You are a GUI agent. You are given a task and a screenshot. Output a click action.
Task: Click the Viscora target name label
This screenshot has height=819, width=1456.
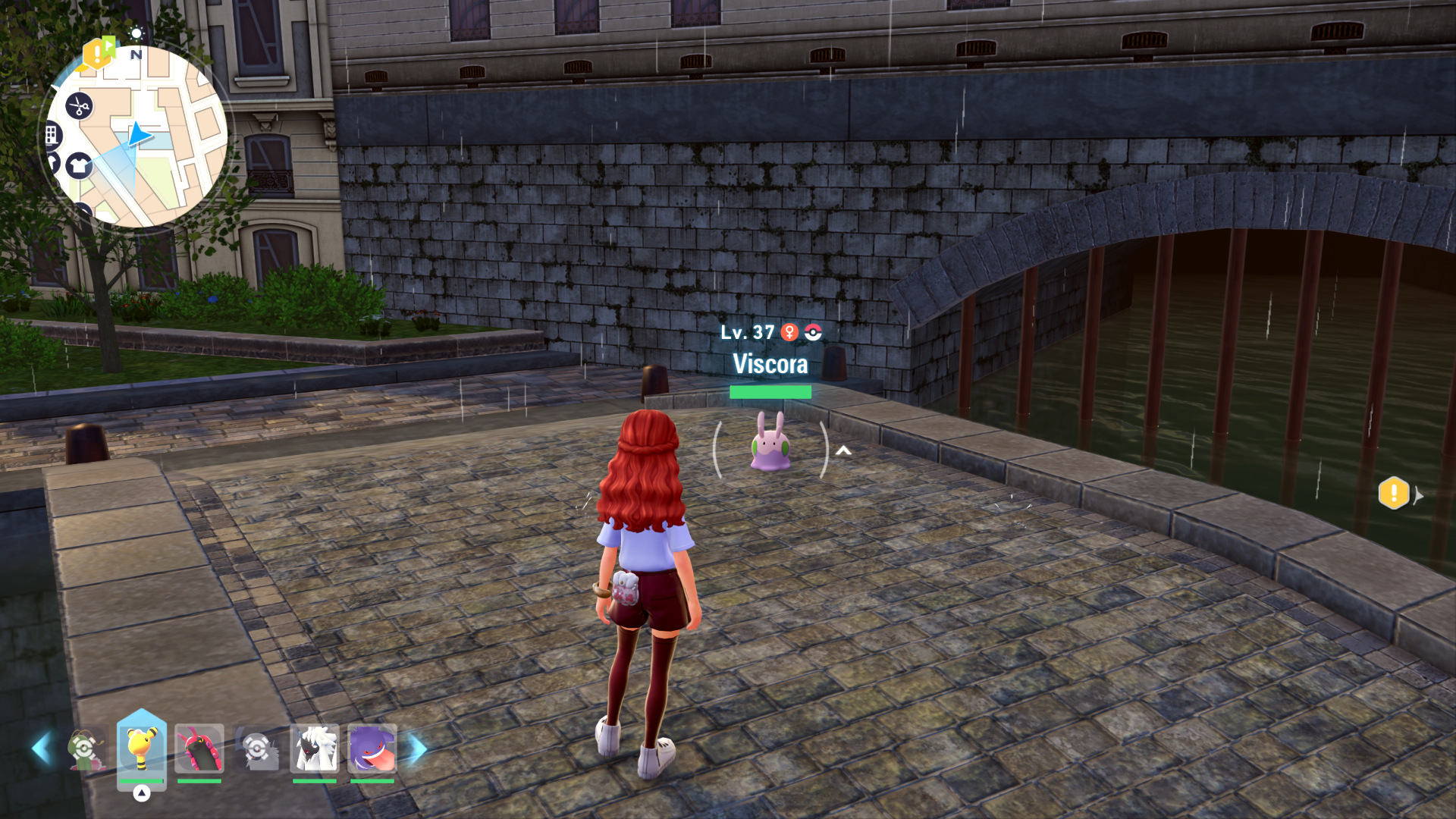pos(770,364)
